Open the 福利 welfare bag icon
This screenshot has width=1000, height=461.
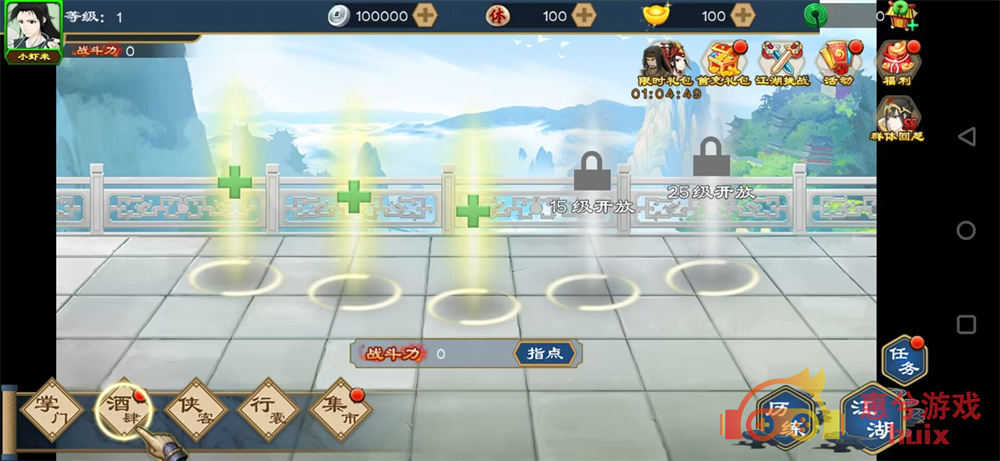tap(897, 62)
